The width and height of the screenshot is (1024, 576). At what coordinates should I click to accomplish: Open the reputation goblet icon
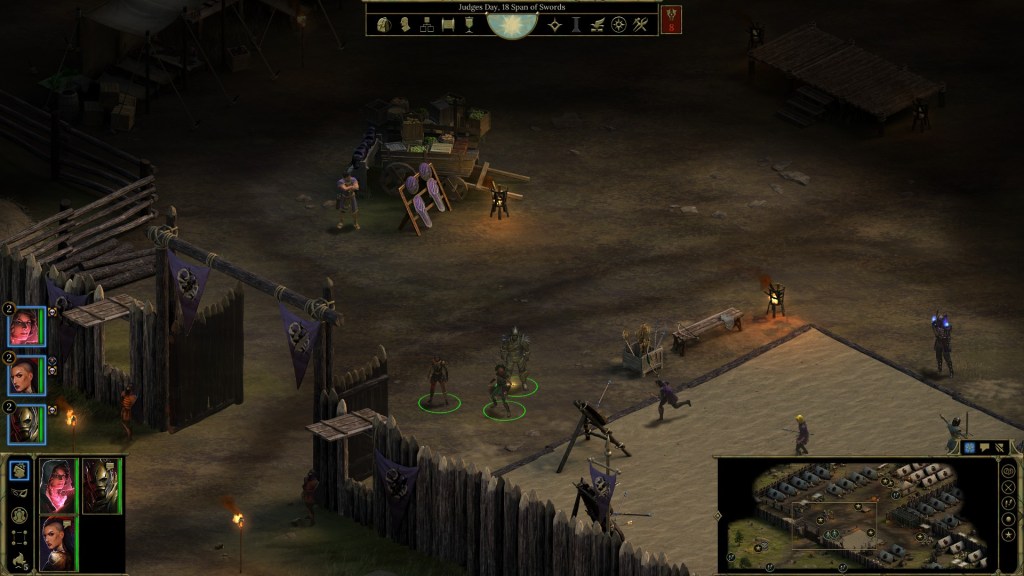tap(468, 24)
